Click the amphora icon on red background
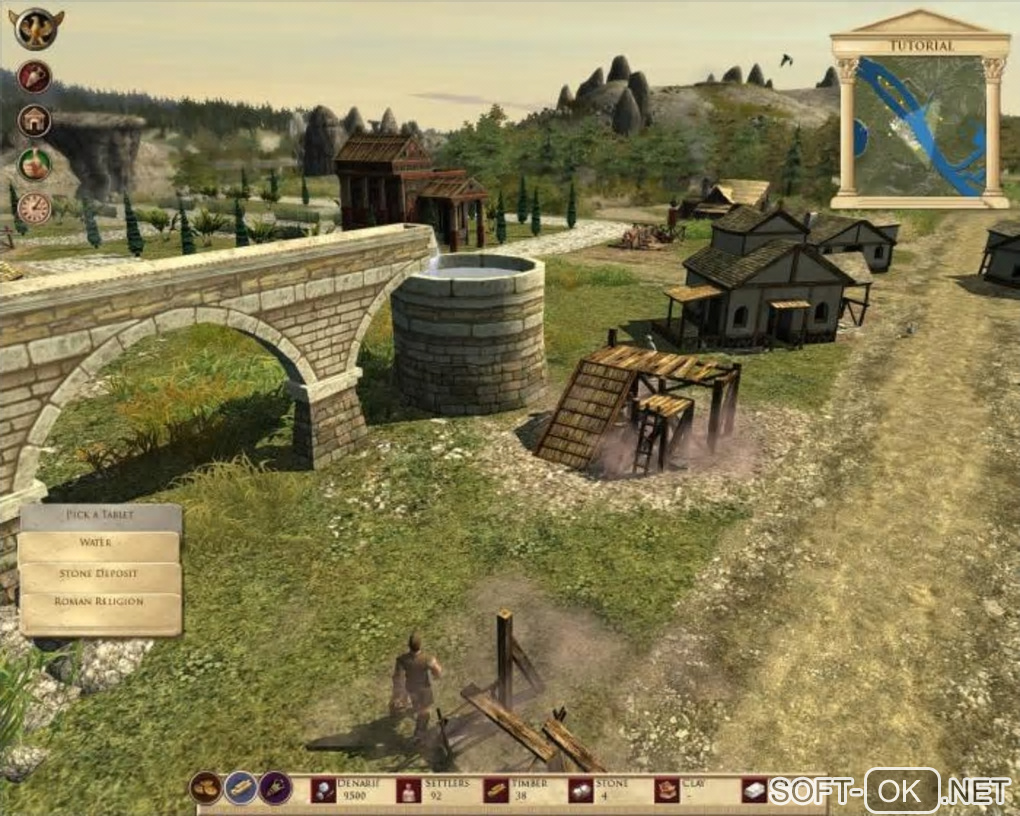The width and height of the screenshot is (1020, 816). point(34,77)
